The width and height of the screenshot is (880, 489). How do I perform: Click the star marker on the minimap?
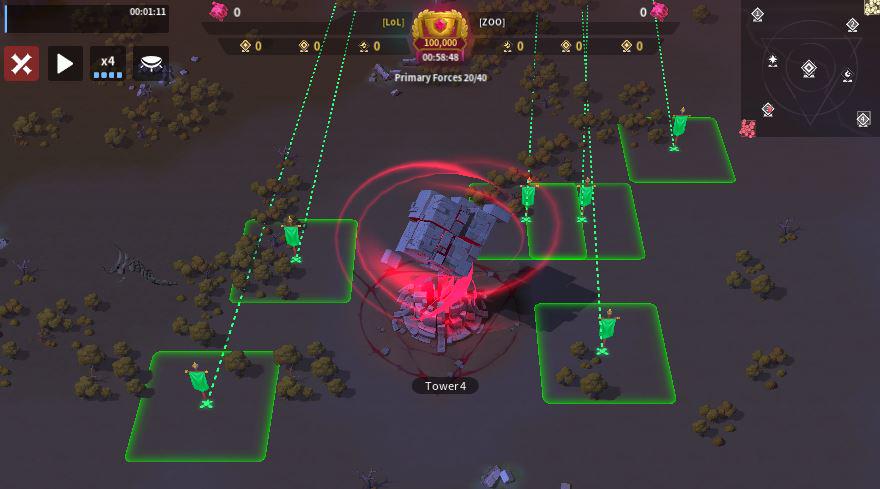773,61
